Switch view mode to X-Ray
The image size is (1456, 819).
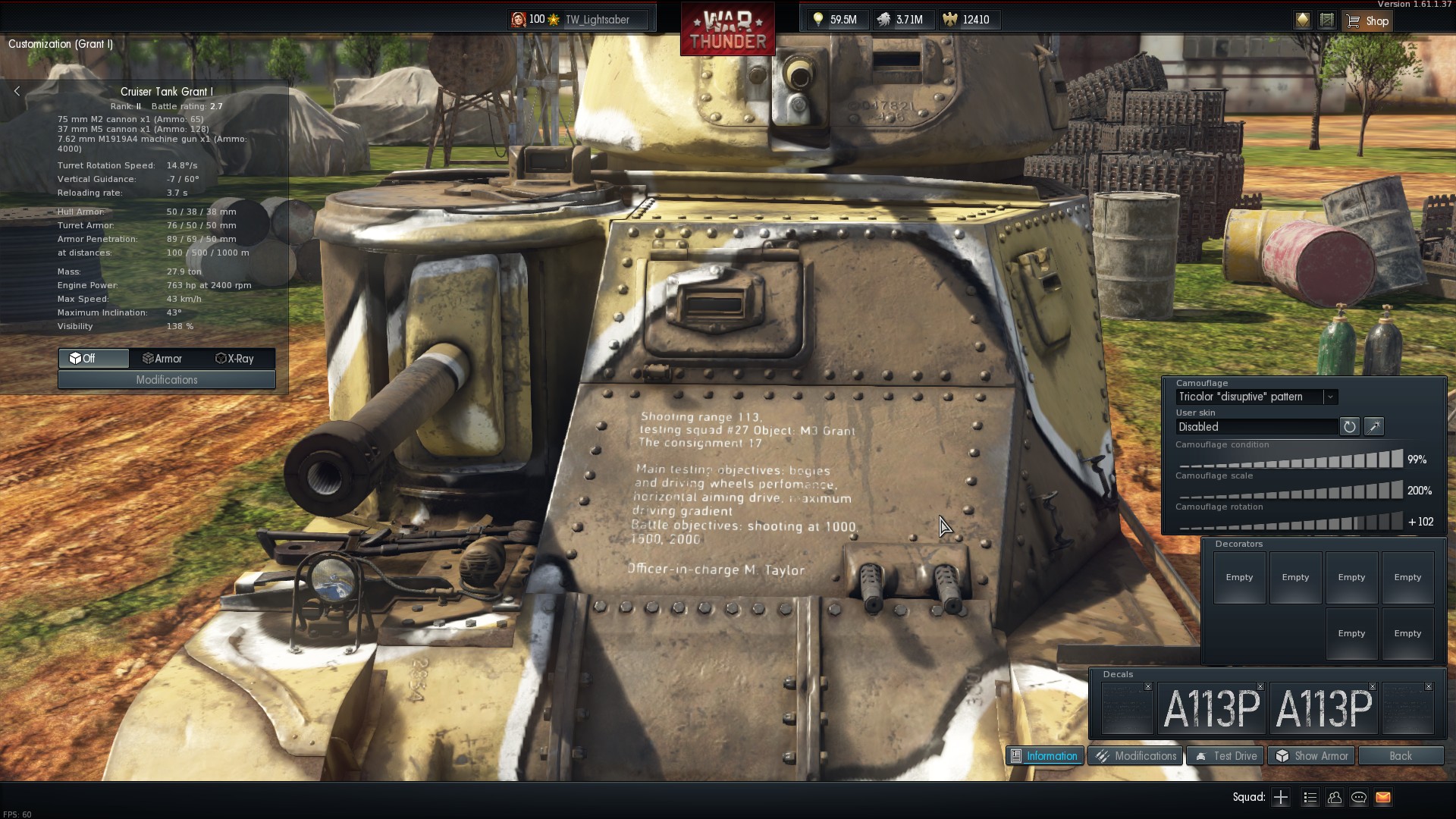(x=235, y=359)
